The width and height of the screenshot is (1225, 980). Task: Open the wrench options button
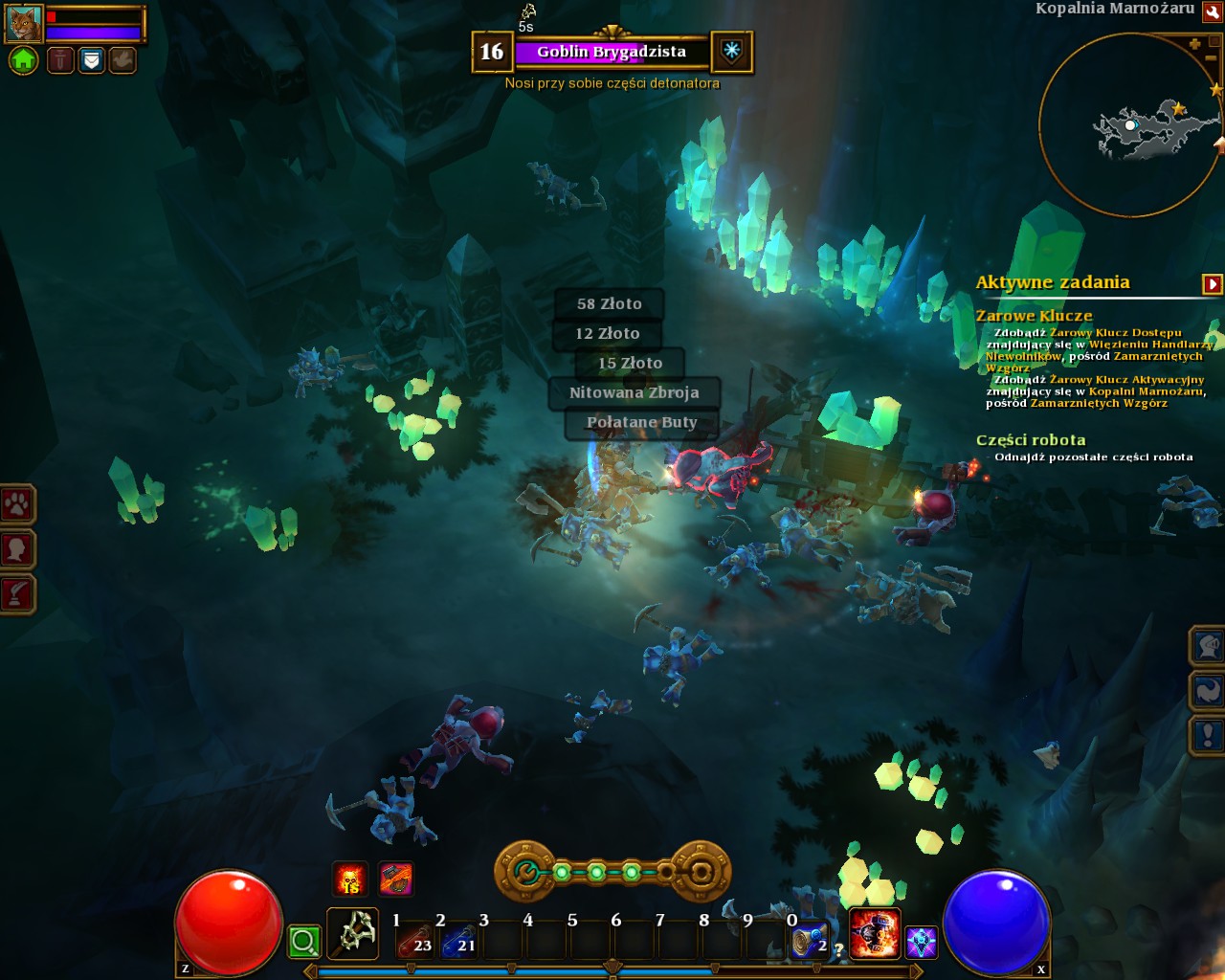tap(1214, 11)
